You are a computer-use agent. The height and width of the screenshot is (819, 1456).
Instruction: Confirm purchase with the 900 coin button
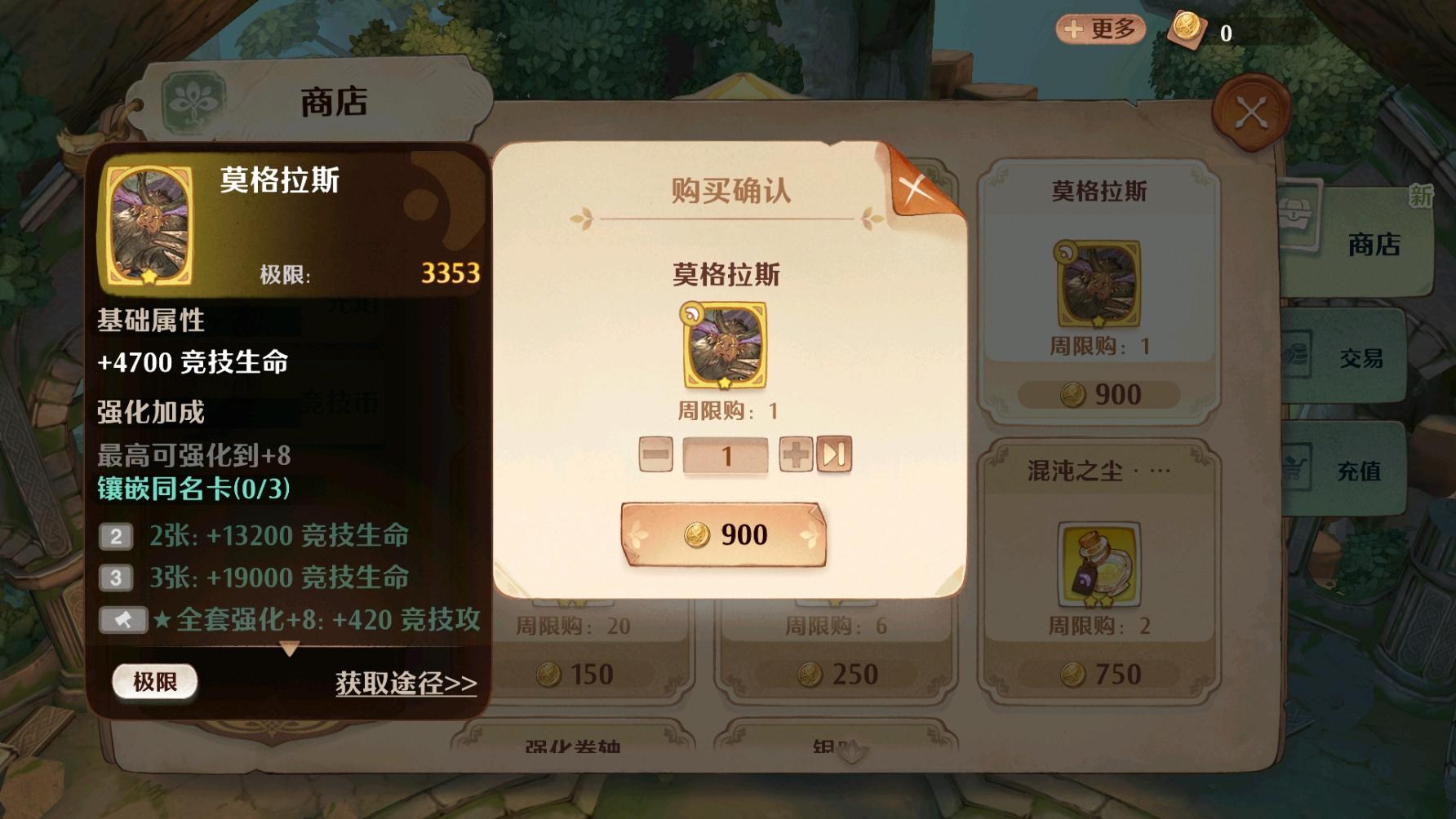tap(726, 534)
